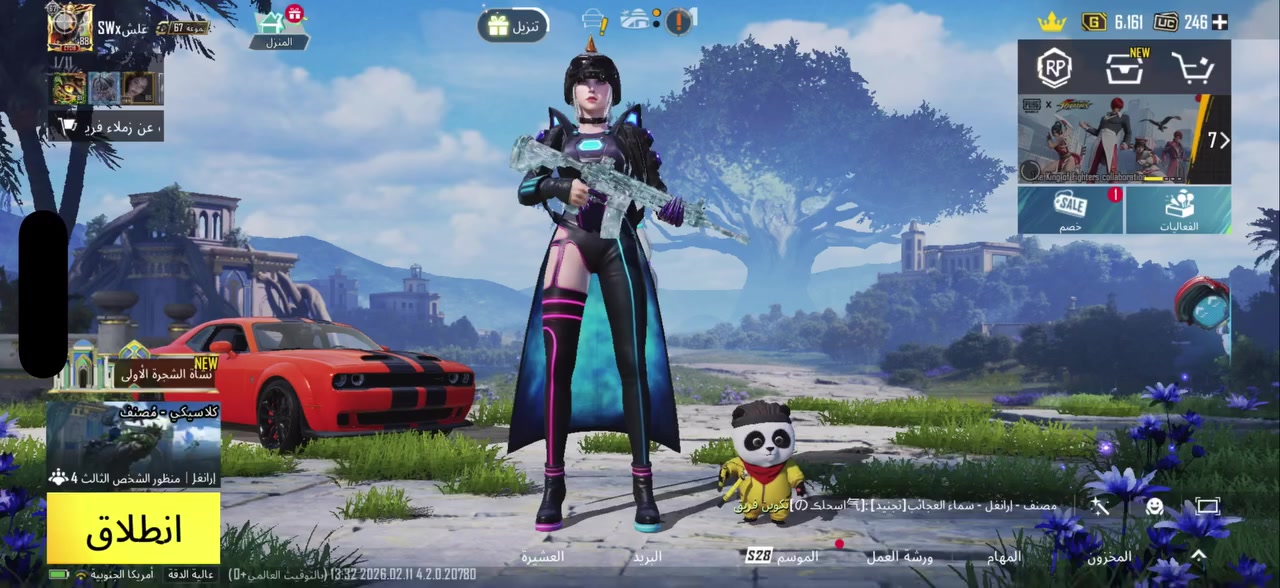The image size is (1280, 588).
Task: Open the crate icon marked NEW
Action: pyautogui.click(x=1125, y=68)
